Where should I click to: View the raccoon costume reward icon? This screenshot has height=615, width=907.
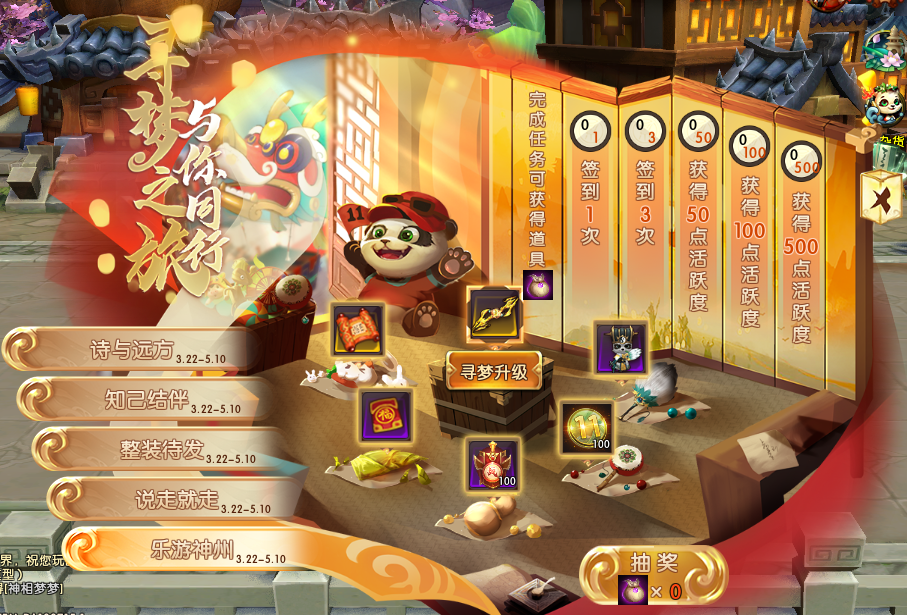(620, 347)
